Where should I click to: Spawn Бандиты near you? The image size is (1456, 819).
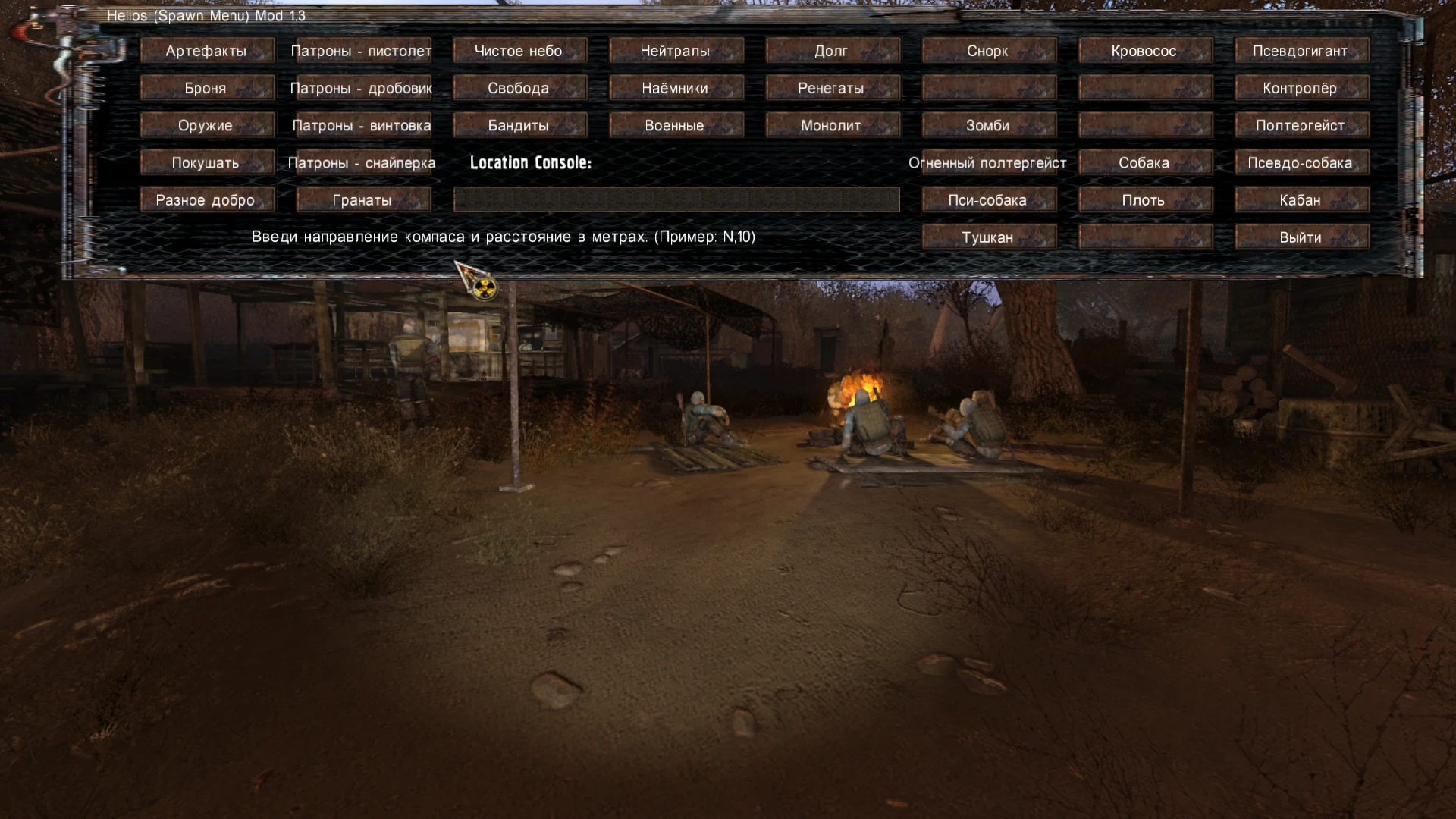pyautogui.click(x=520, y=124)
